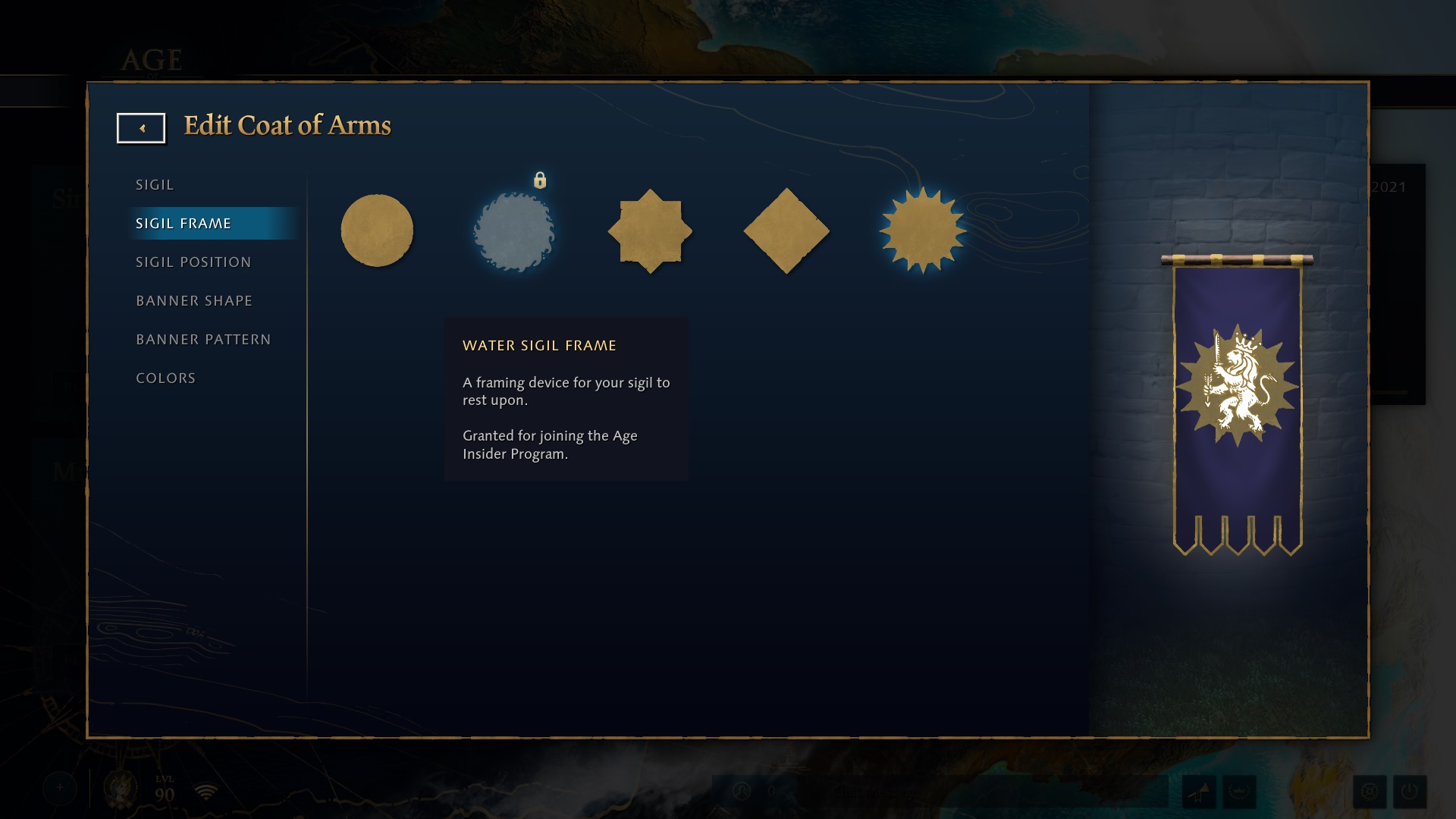Open the COLORS section to change banner colors
1456x819 pixels.
tap(165, 377)
